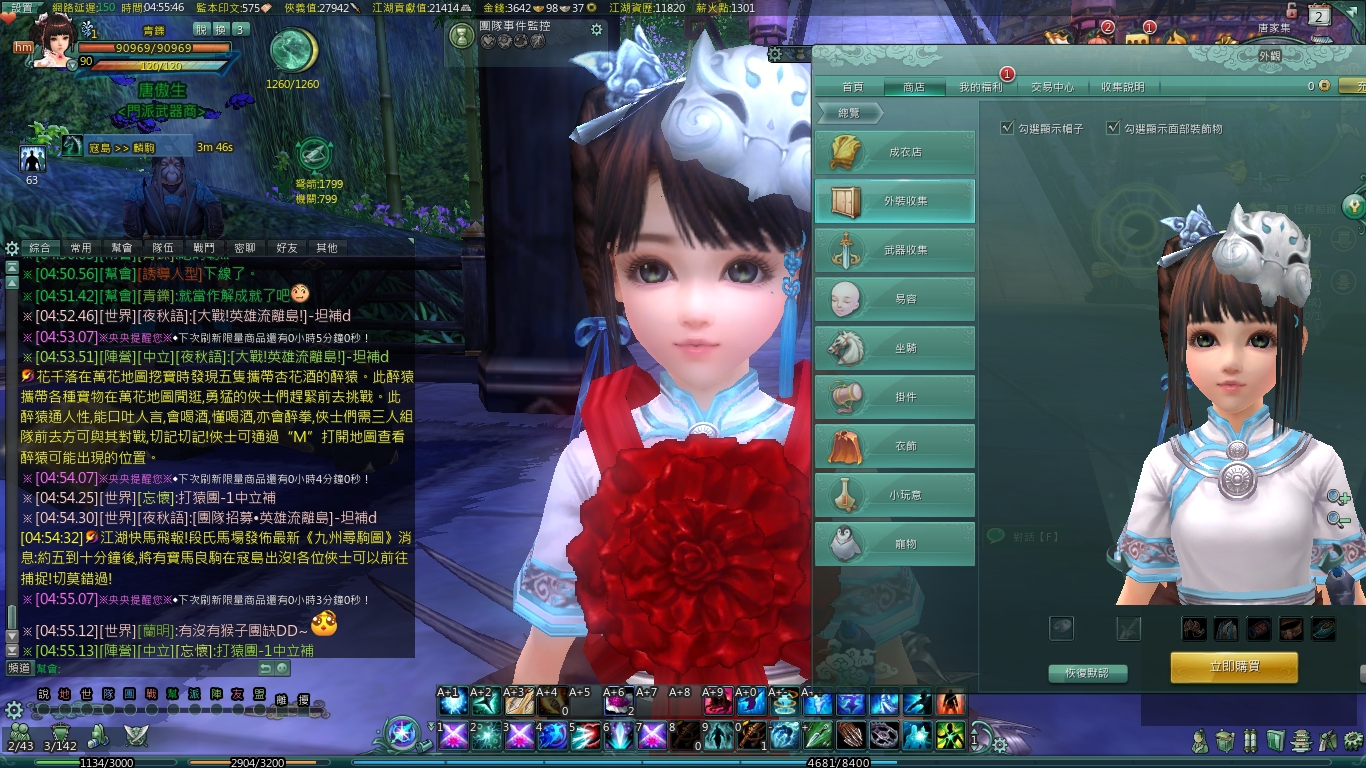Open the 收集說明 collection guide tab
Screen dimensions: 1366x768
1123,87
